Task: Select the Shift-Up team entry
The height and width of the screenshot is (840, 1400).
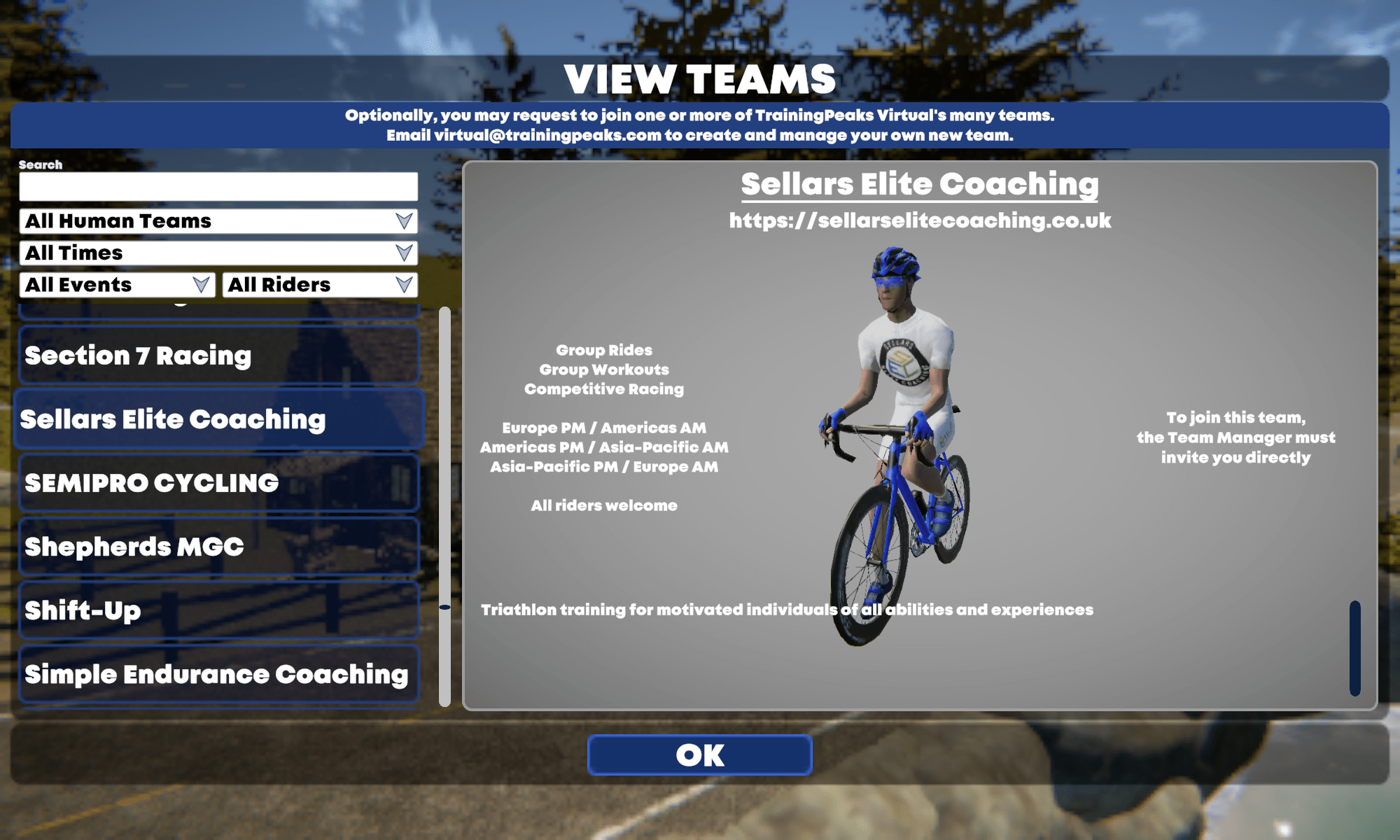Action: pos(218,610)
